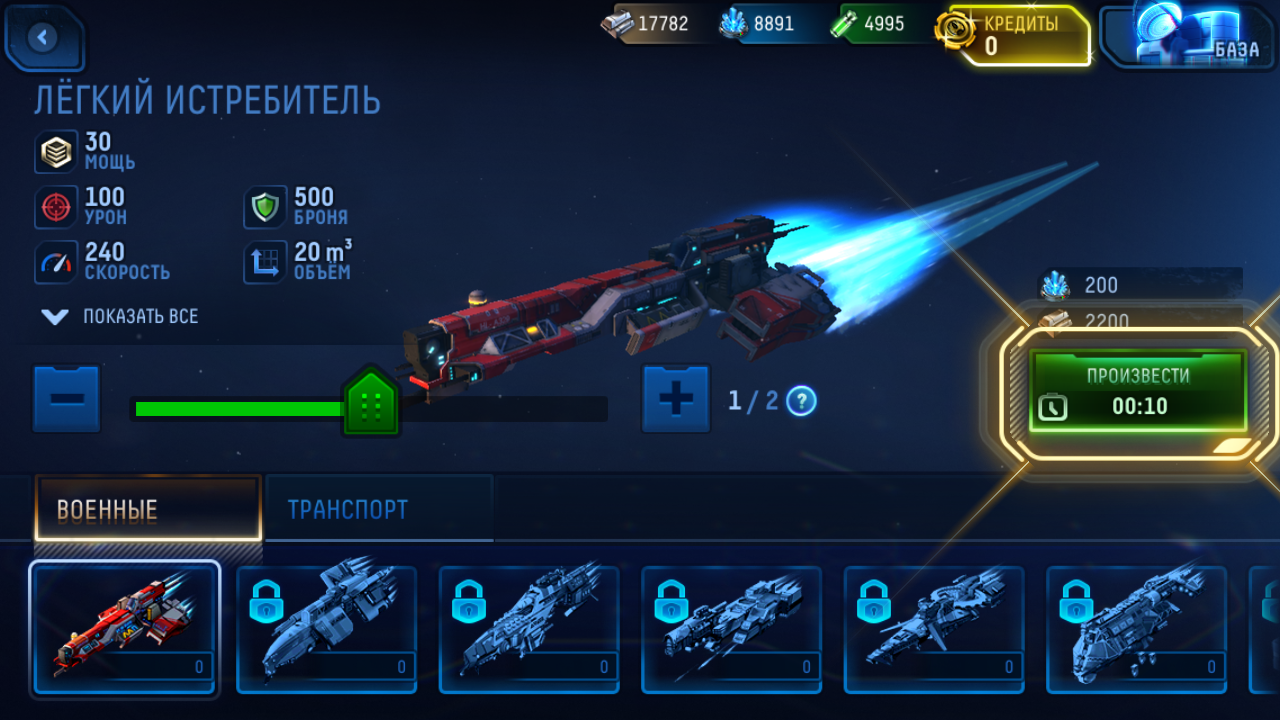Switch to the Военные tab

148,509
